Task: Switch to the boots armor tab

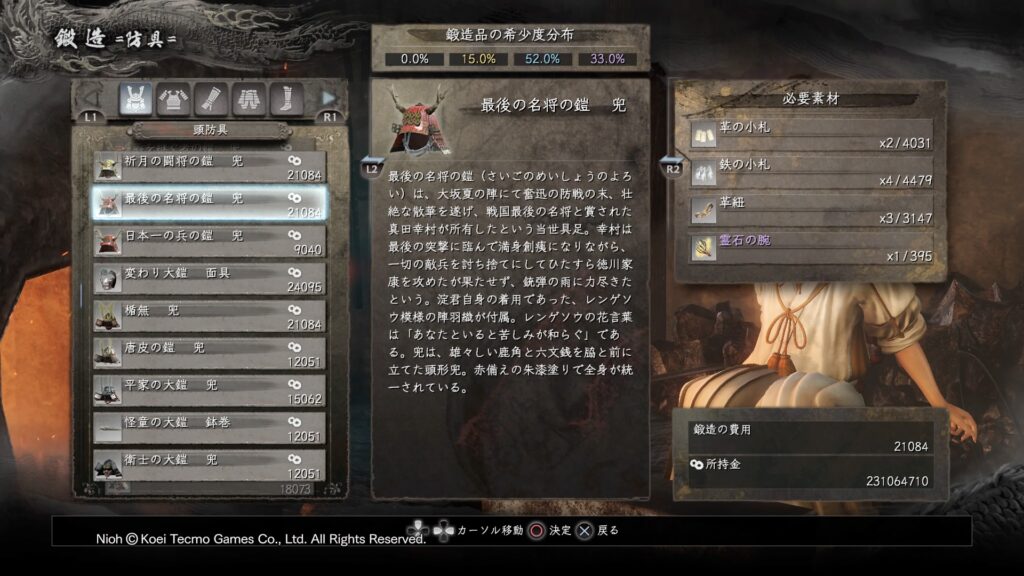Action: tap(286, 99)
